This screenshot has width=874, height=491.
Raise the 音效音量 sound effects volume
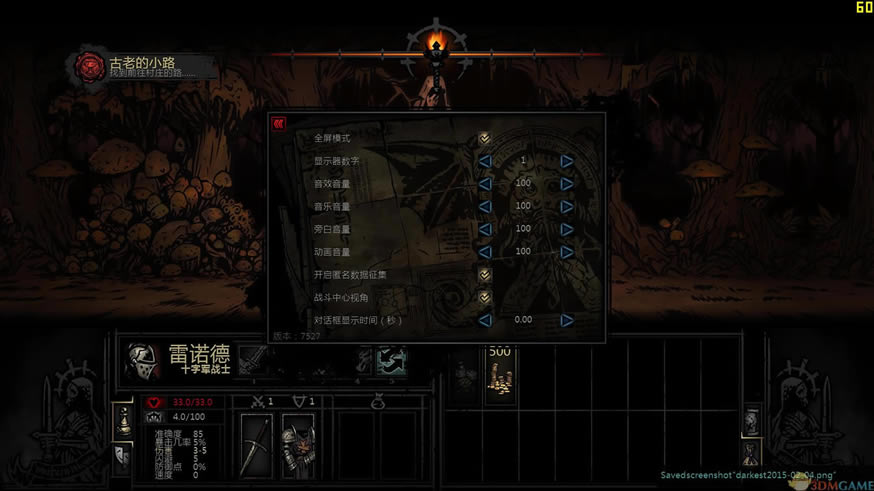[x=566, y=184]
